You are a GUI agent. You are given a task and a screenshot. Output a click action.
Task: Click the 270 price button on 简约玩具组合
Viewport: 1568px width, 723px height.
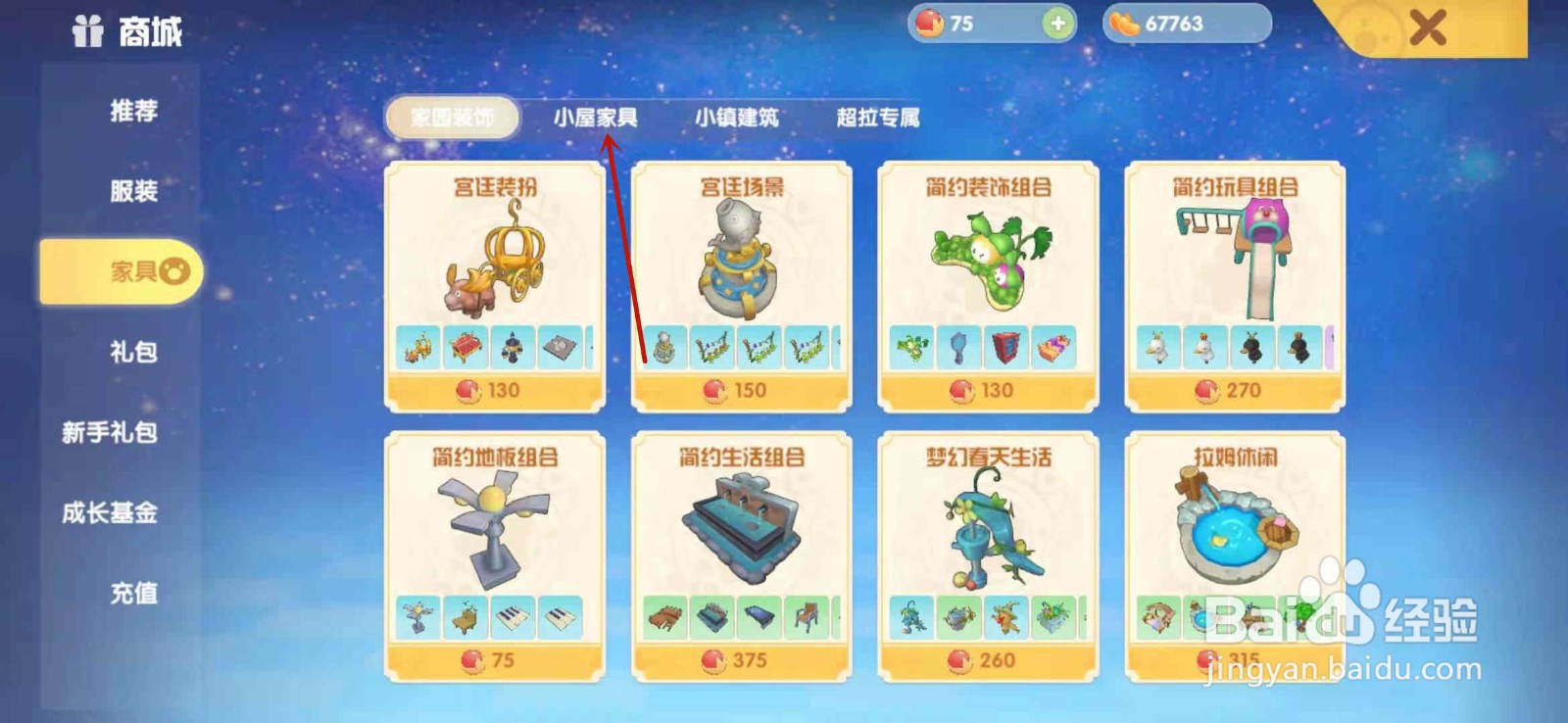point(1233,389)
